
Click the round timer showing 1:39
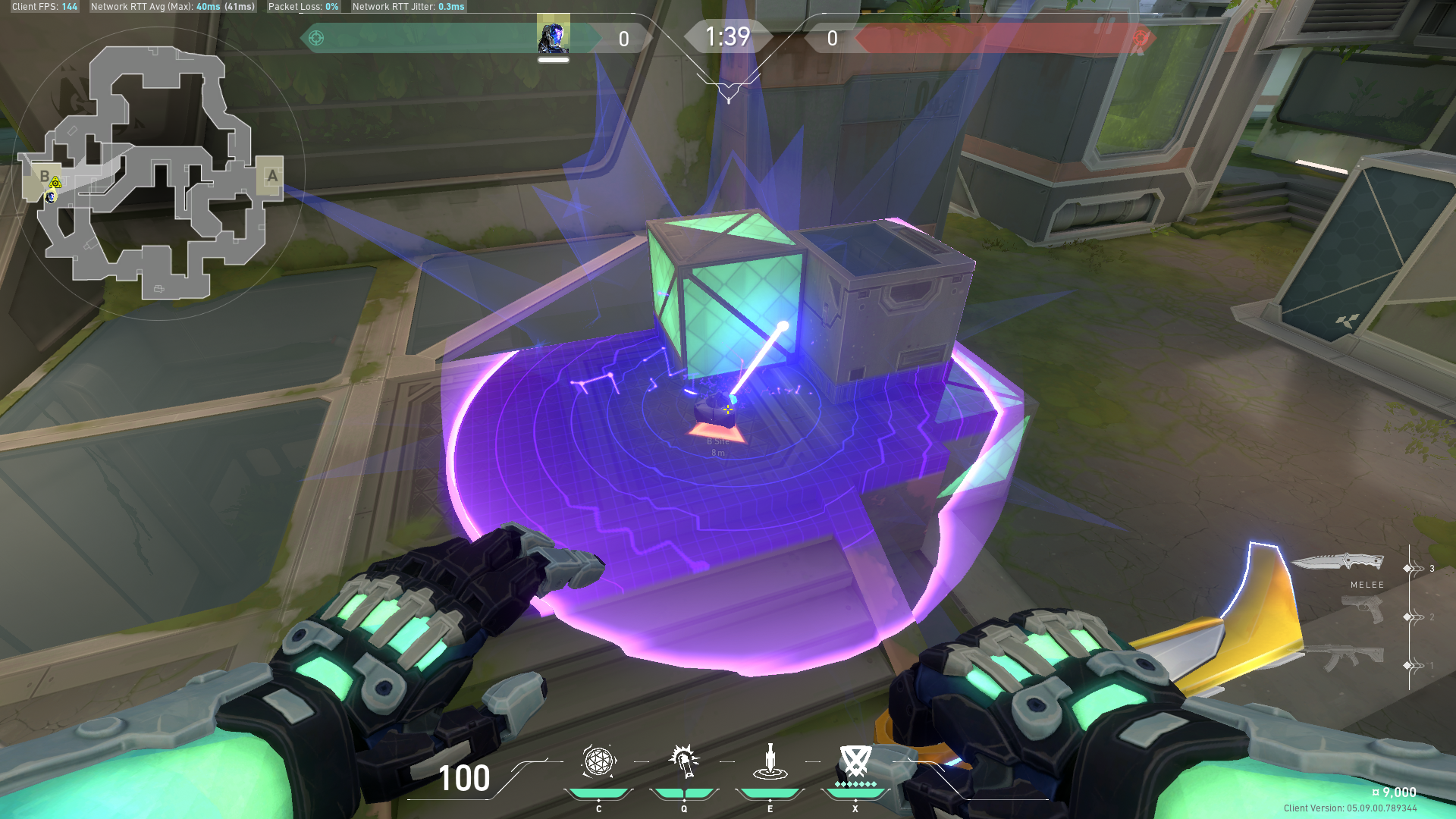[x=729, y=36]
